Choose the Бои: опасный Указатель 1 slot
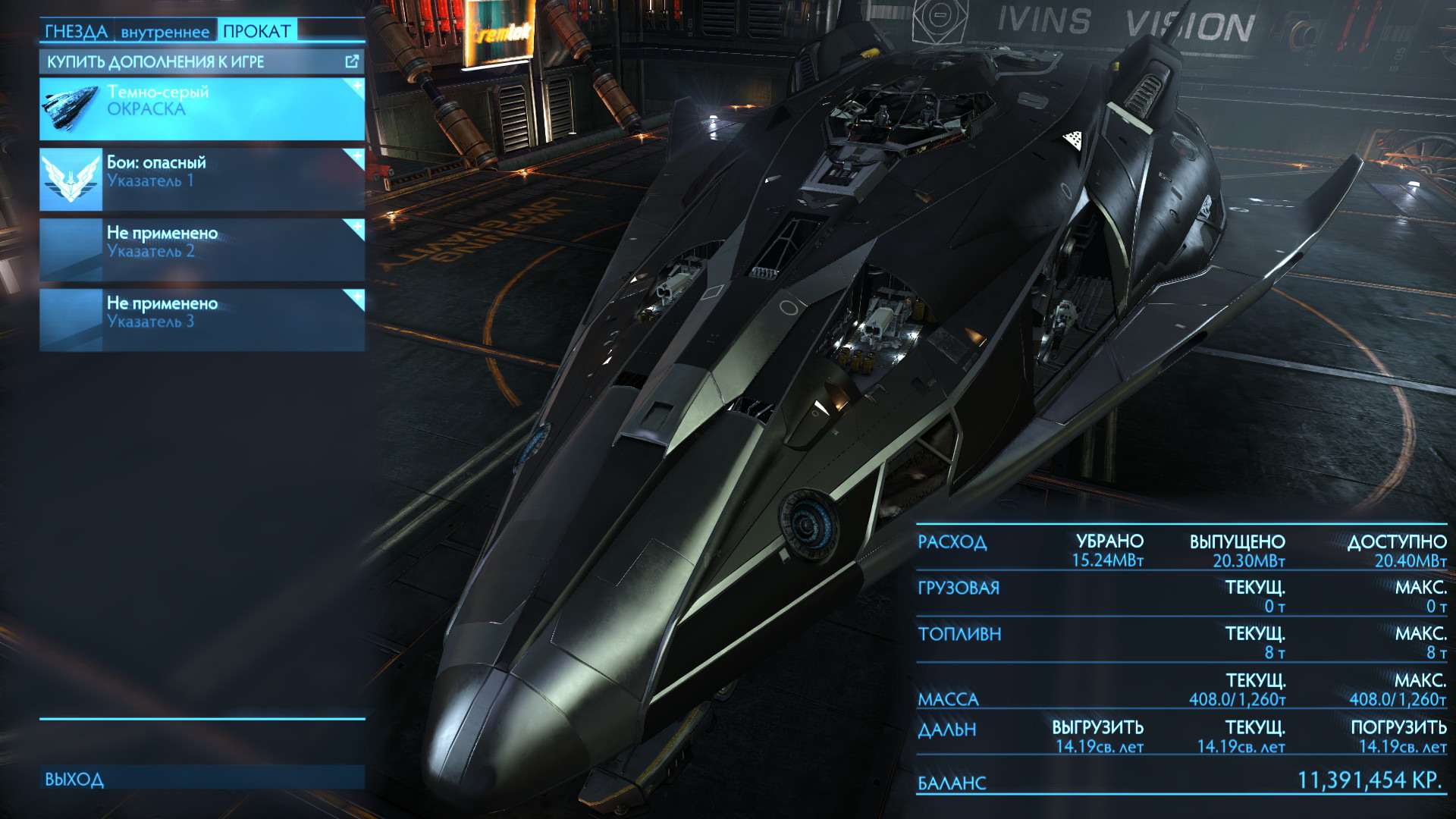1456x819 pixels. [x=202, y=179]
